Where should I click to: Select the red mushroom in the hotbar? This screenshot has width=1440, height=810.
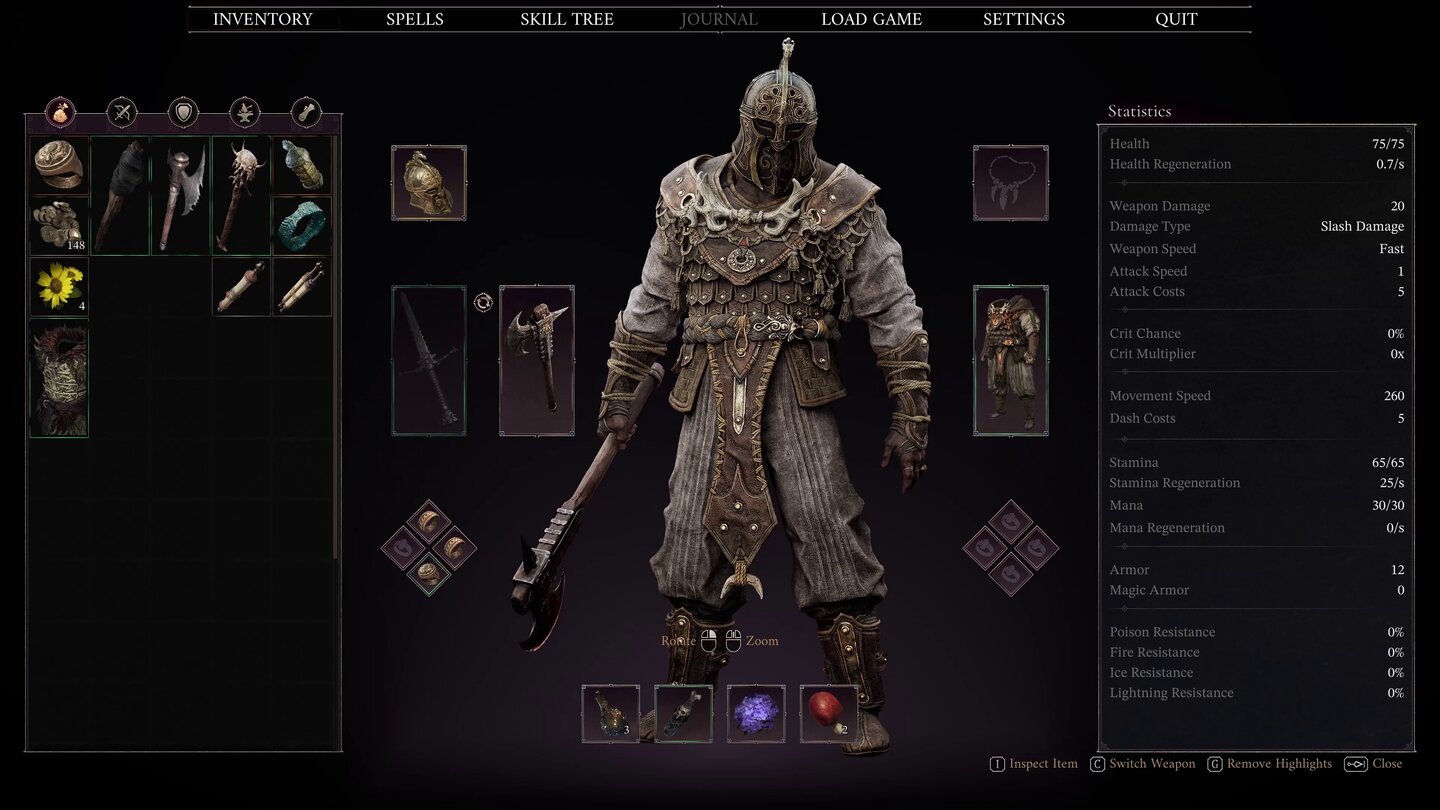coord(827,712)
